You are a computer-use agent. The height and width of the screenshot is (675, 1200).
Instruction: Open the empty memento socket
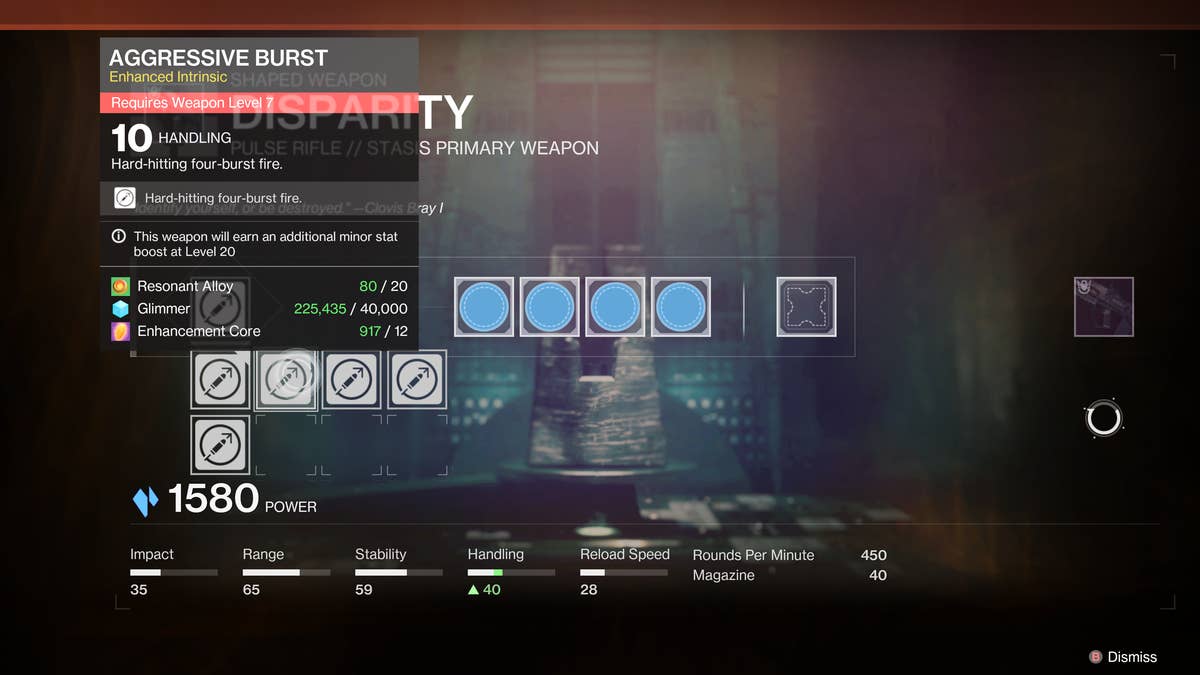806,307
